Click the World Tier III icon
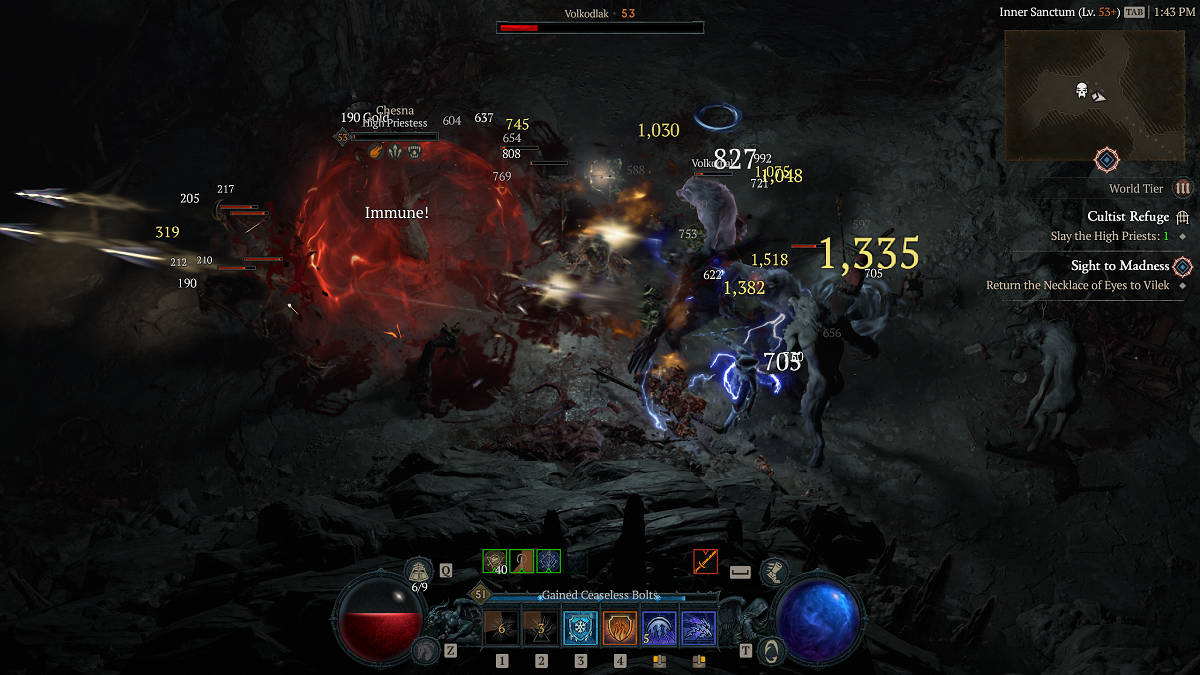This screenshot has height=675, width=1200. point(1183,188)
